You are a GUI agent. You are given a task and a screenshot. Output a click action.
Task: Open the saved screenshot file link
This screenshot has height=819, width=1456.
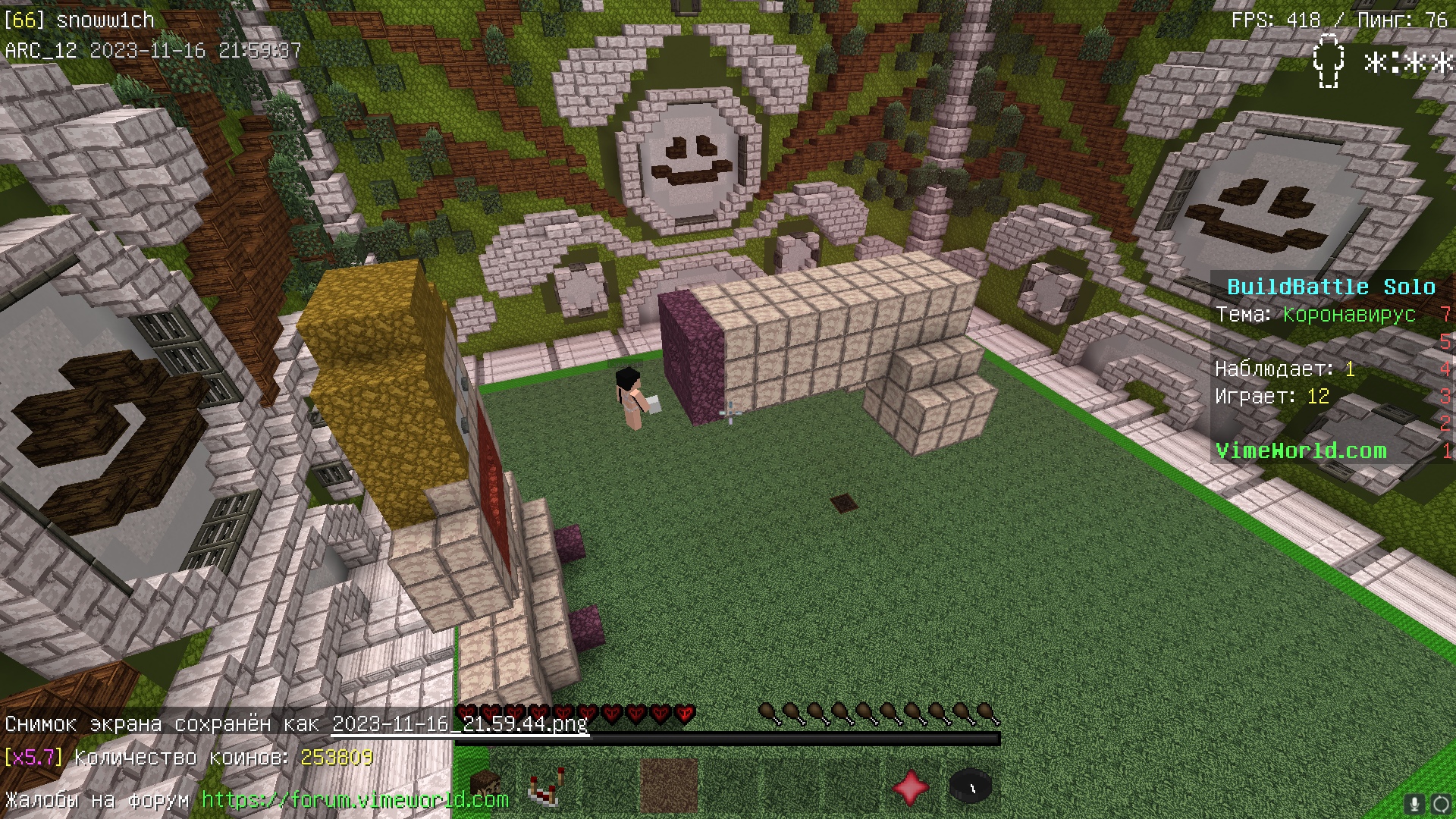point(460,724)
